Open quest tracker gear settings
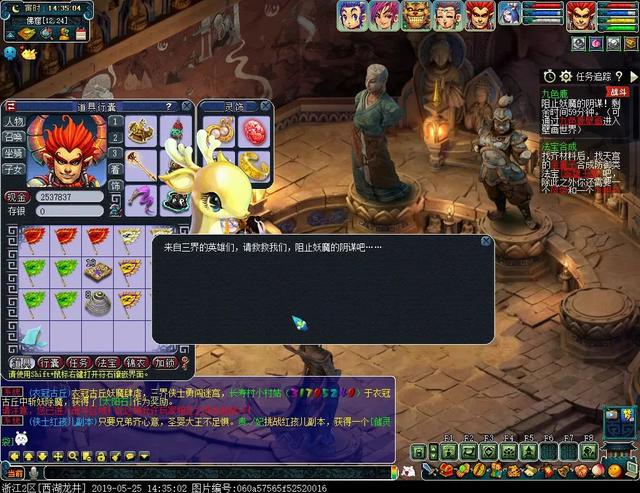Screen dimensions: 640x493 pyautogui.click(x=565, y=76)
